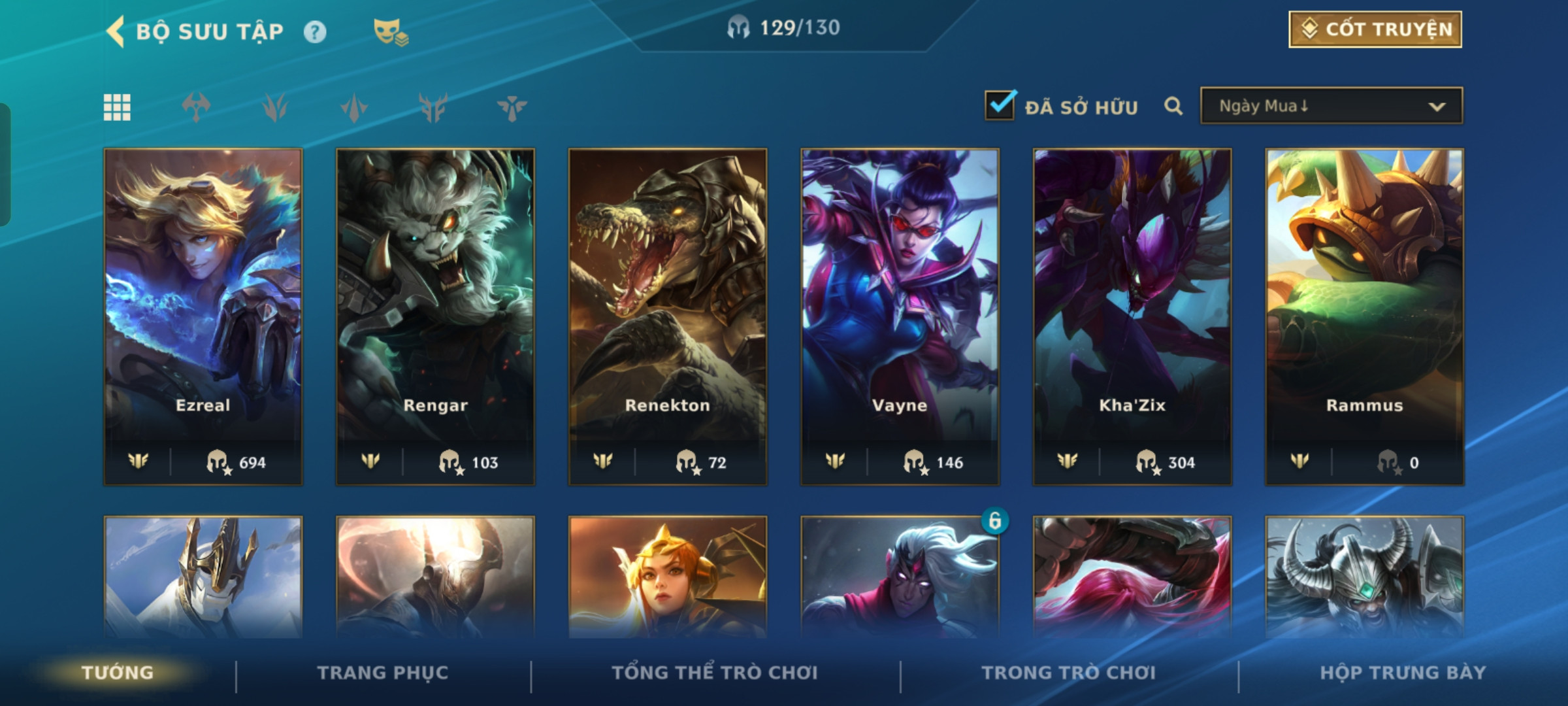The image size is (1568, 706).
Task: Pick the Vayne champion card
Action: click(900, 316)
